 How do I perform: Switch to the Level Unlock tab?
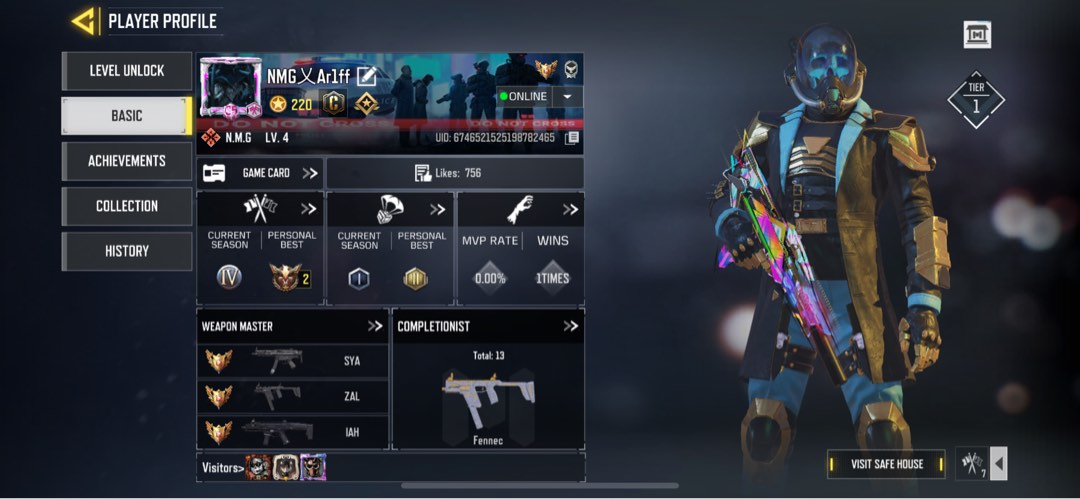pyautogui.click(x=126, y=71)
